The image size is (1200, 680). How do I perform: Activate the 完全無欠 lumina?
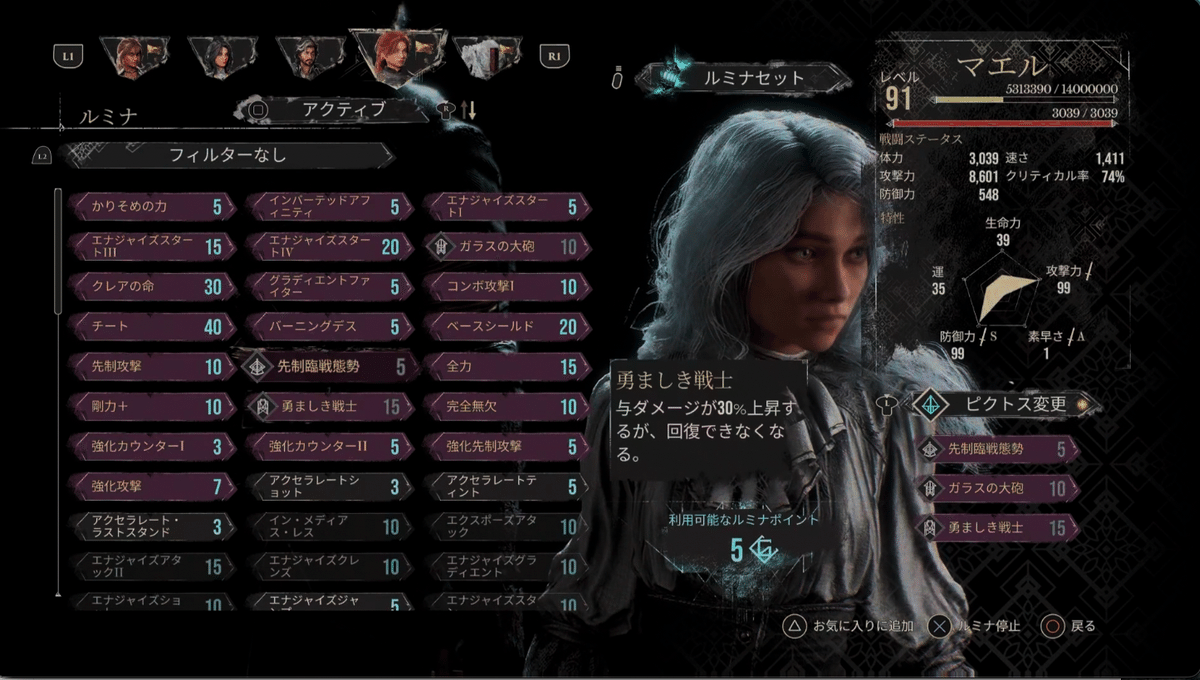point(502,406)
